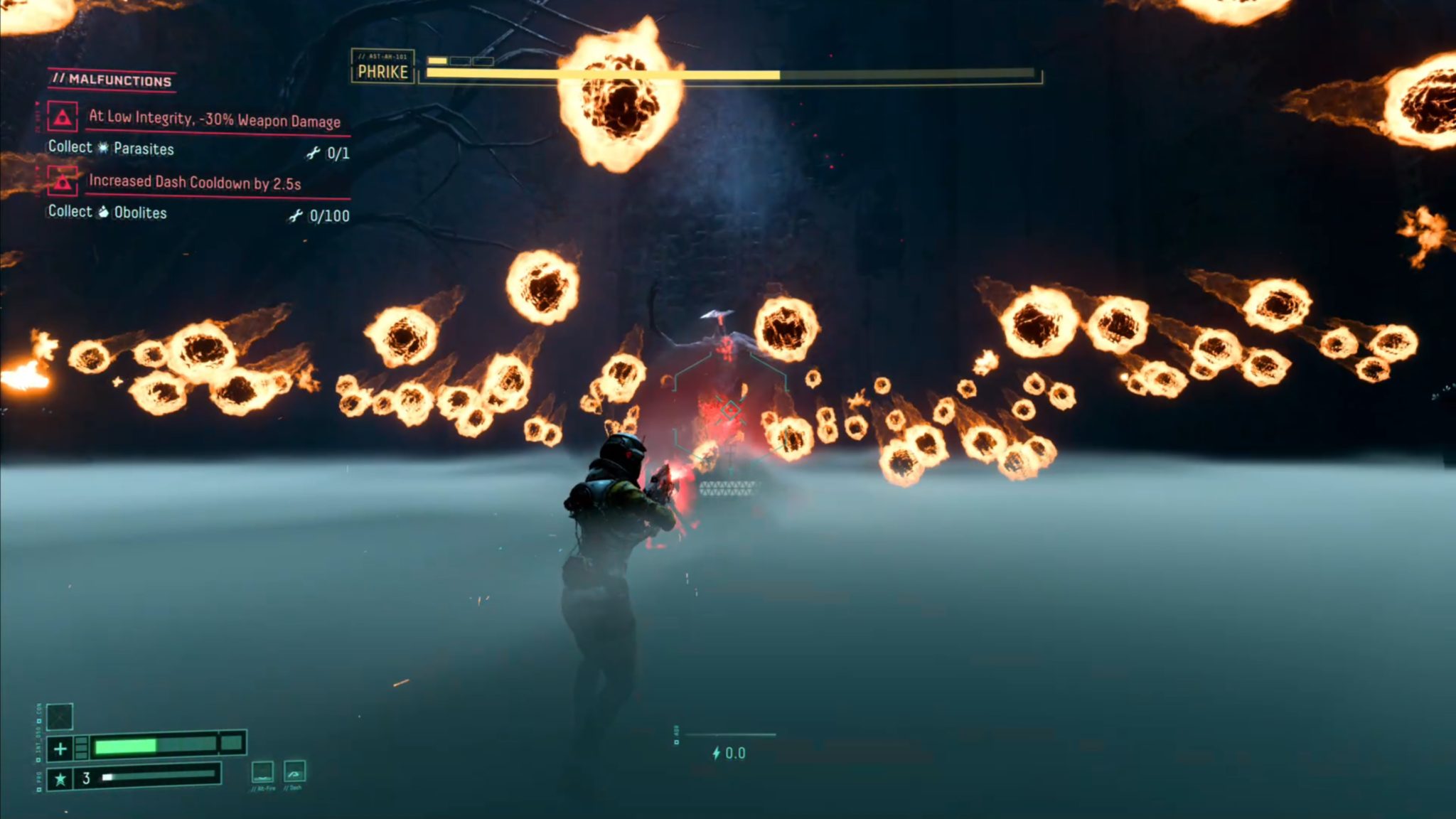1456x819 pixels.
Task: Toggle the weapon overload segments beside the health bar
Action: point(81,749)
